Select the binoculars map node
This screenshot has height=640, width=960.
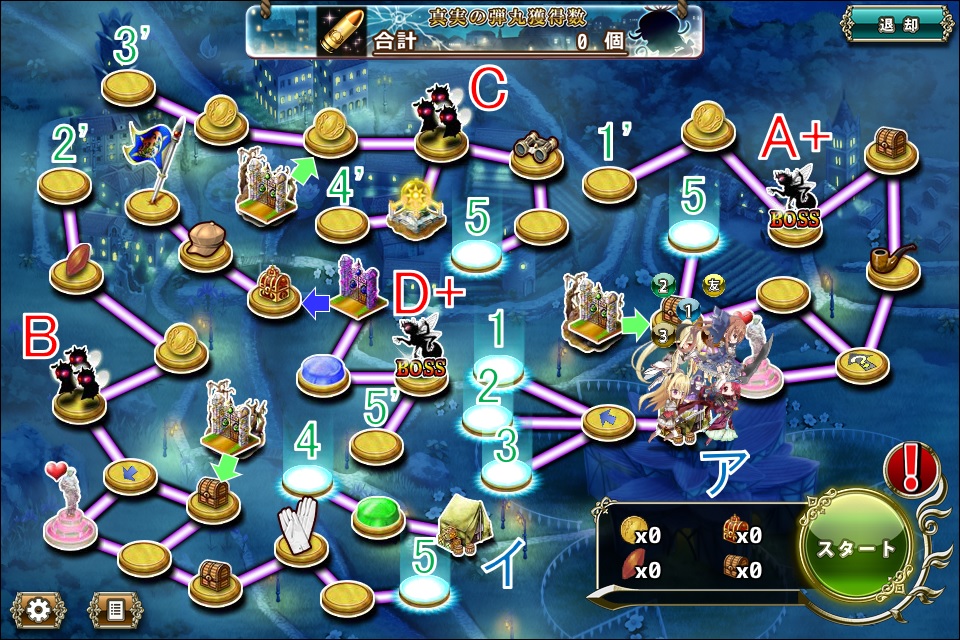539,155
